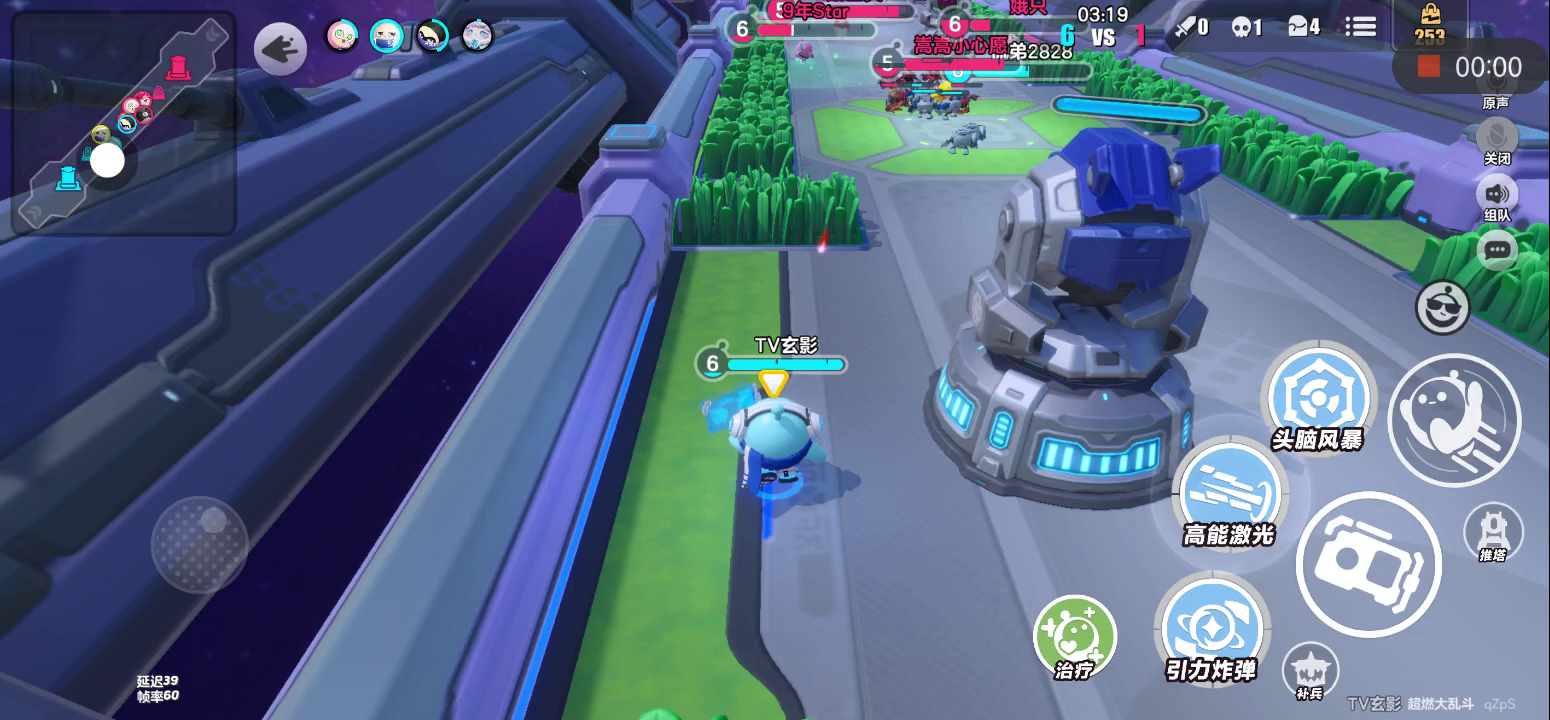The height and width of the screenshot is (720, 1550).
Task: Open the battlefield minimap
Action: (124, 123)
